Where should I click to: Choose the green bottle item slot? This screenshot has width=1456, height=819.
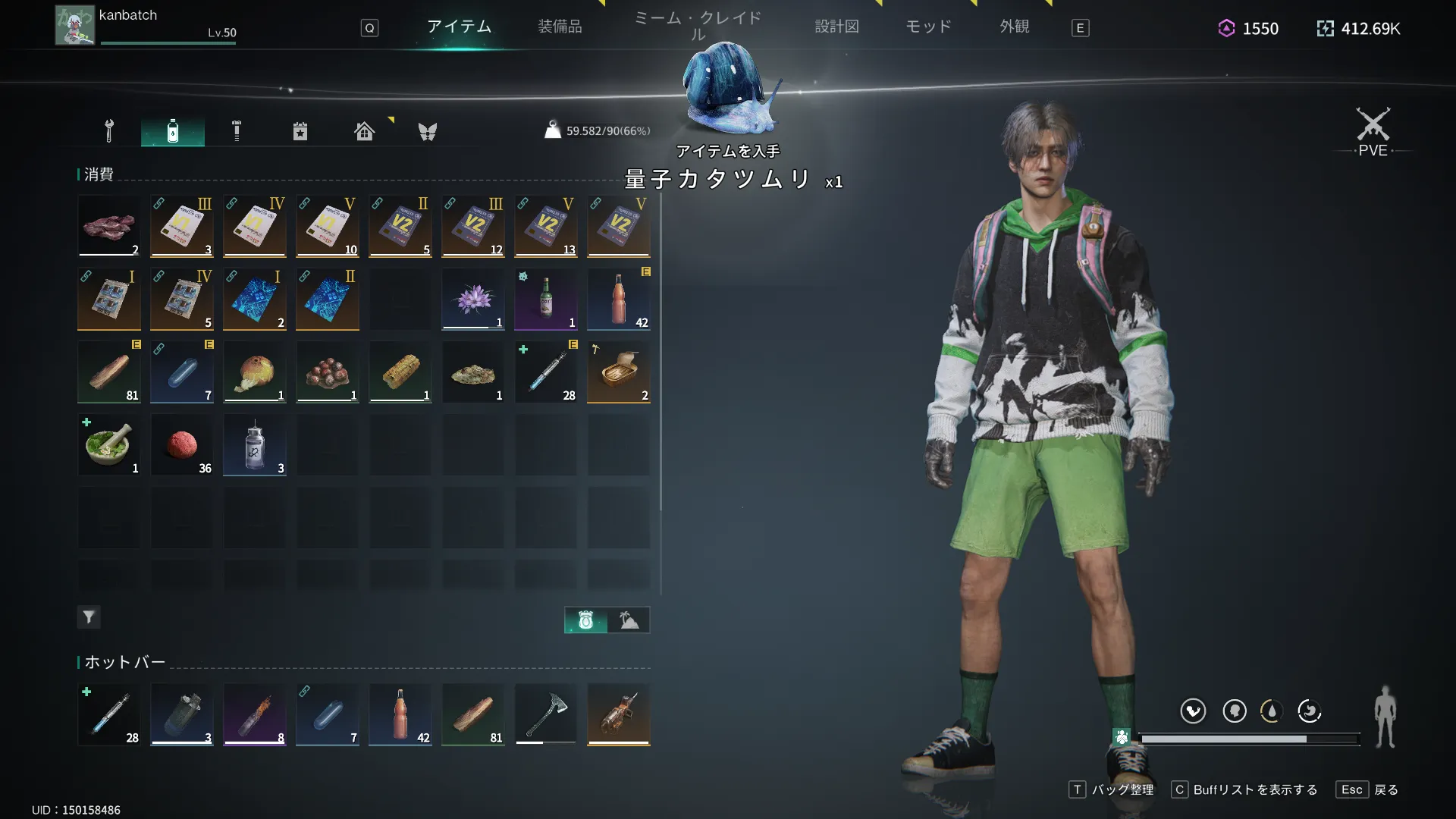pos(546,299)
